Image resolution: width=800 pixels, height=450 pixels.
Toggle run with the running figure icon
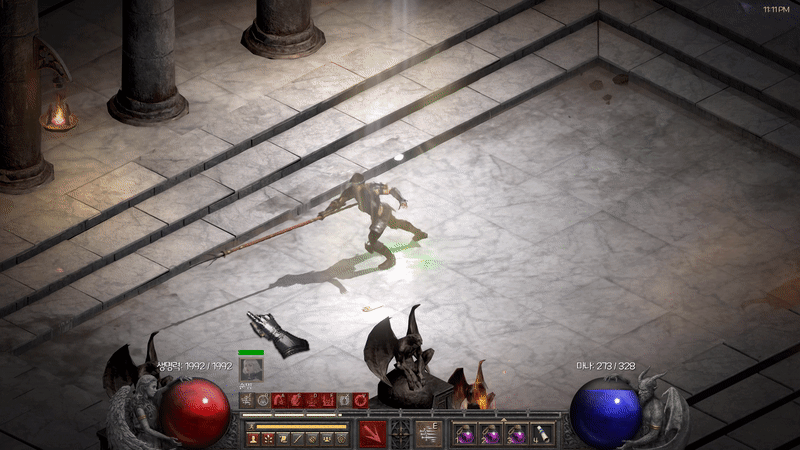tap(252, 425)
